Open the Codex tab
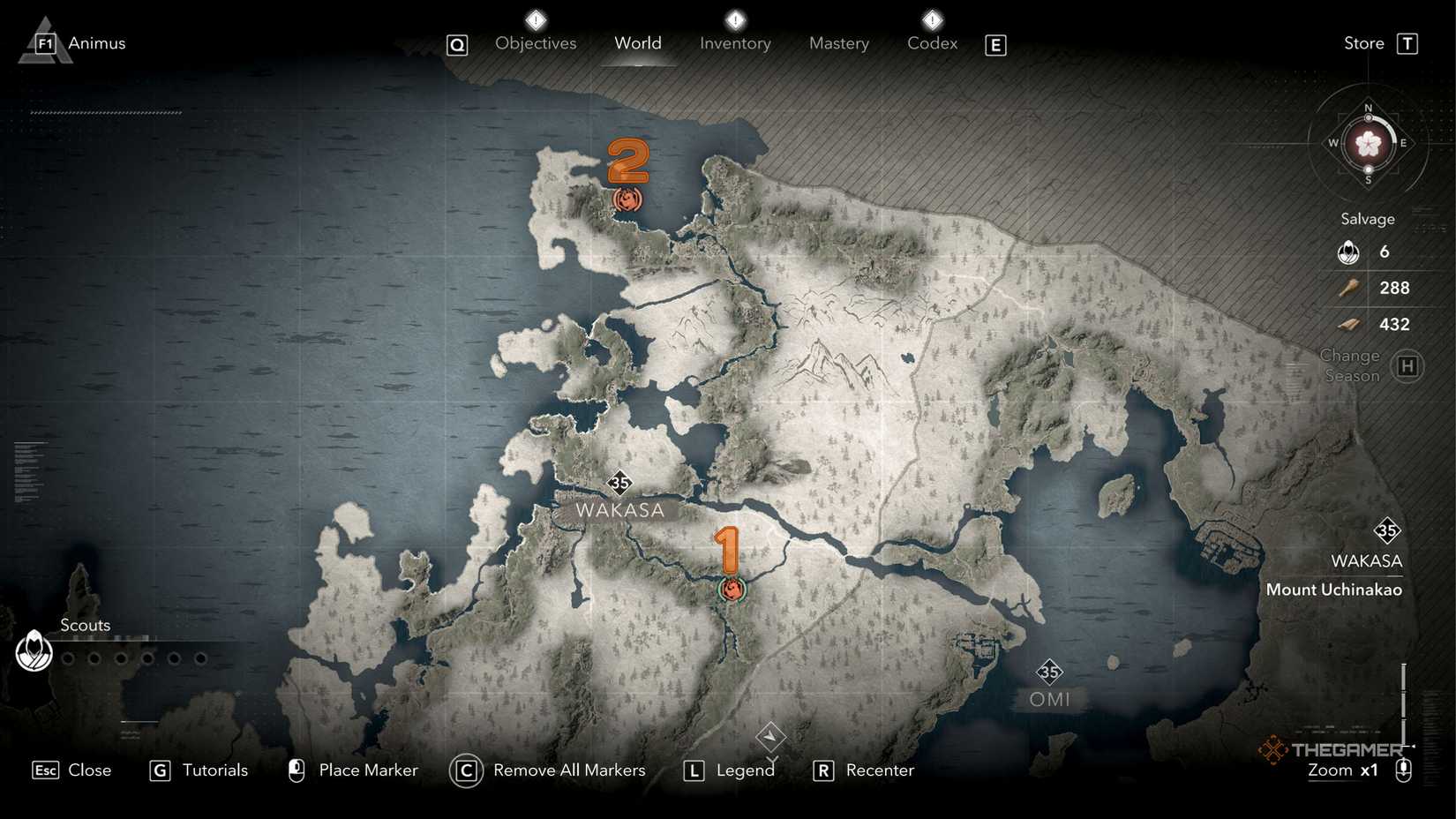The height and width of the screenshot is (819, 1456). pos(932,43)
